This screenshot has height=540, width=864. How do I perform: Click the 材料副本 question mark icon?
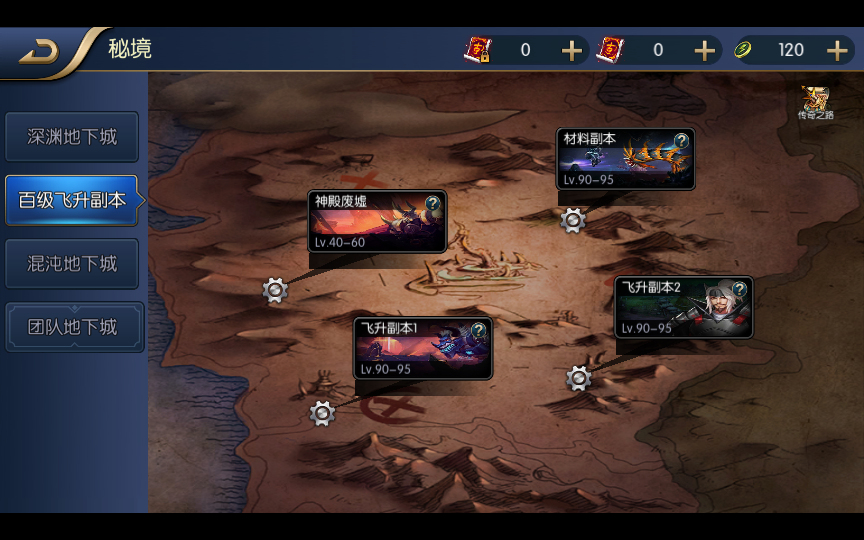pyautogui.click(x=681, y=141)
